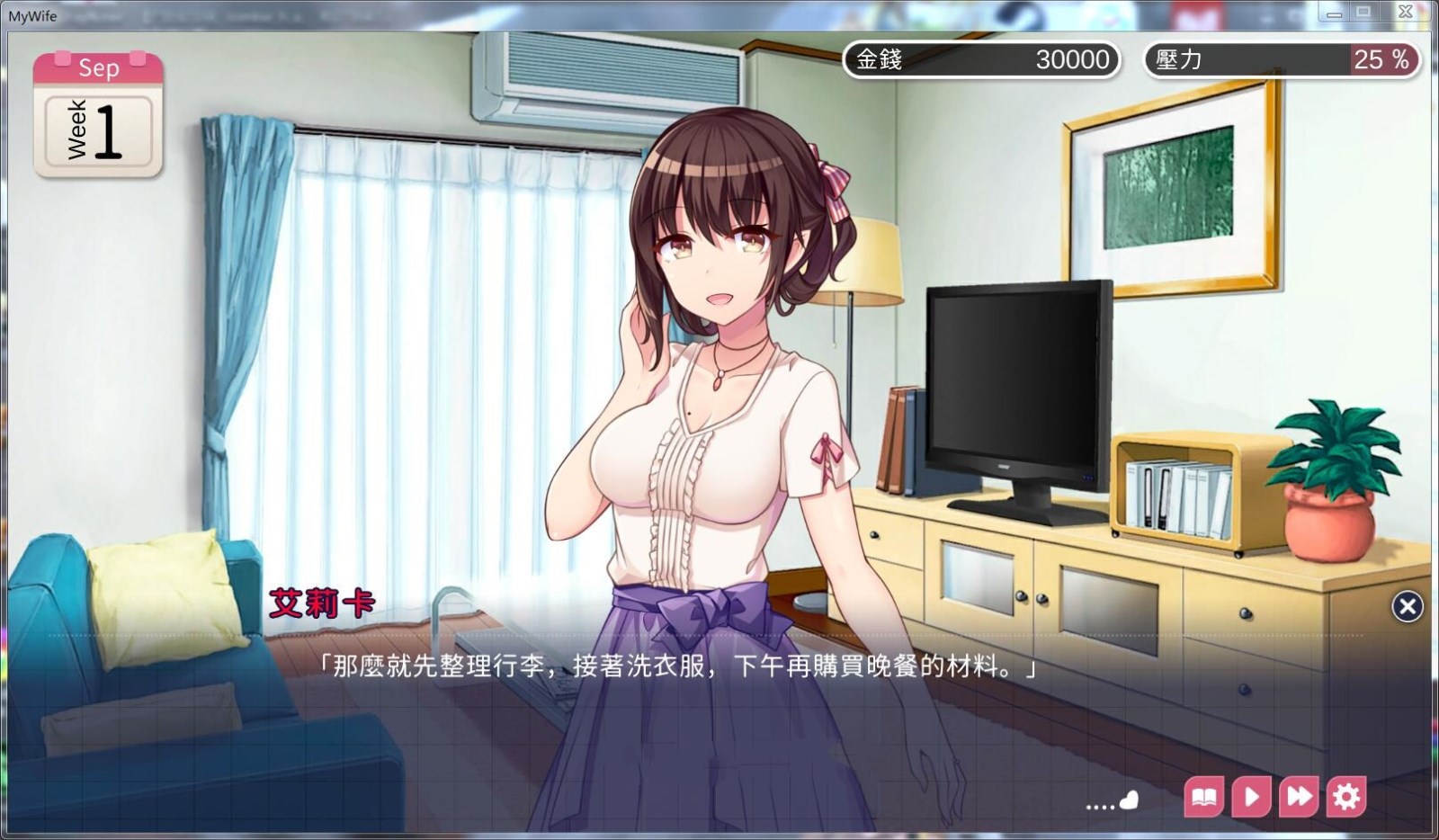Image resolution: width=1439 pixels, height=840 pixels.
Task: Click the heart affection indicator
Action: [x=1127, y=799]
